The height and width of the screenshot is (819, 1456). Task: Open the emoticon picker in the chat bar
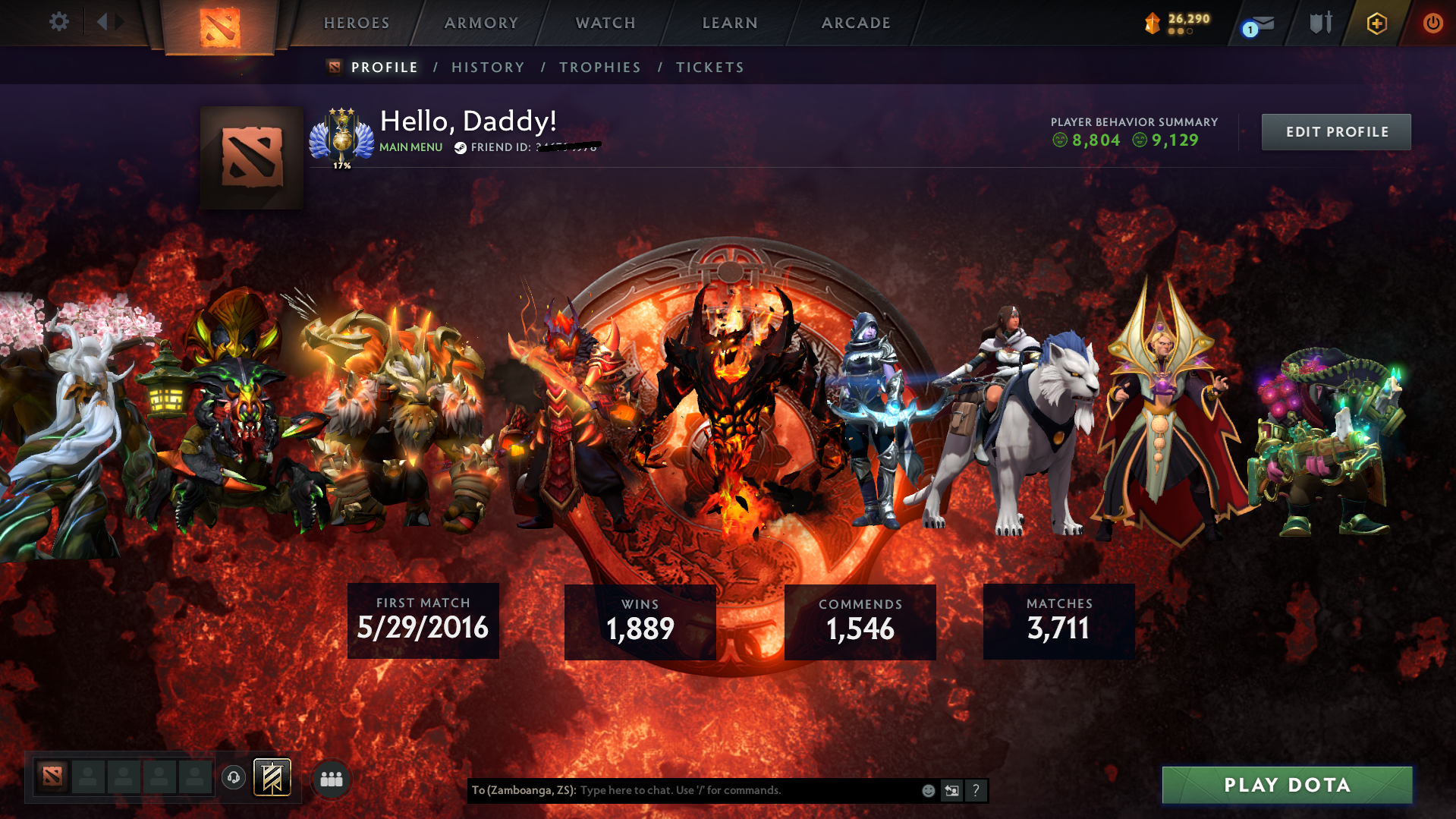(927, 790)
